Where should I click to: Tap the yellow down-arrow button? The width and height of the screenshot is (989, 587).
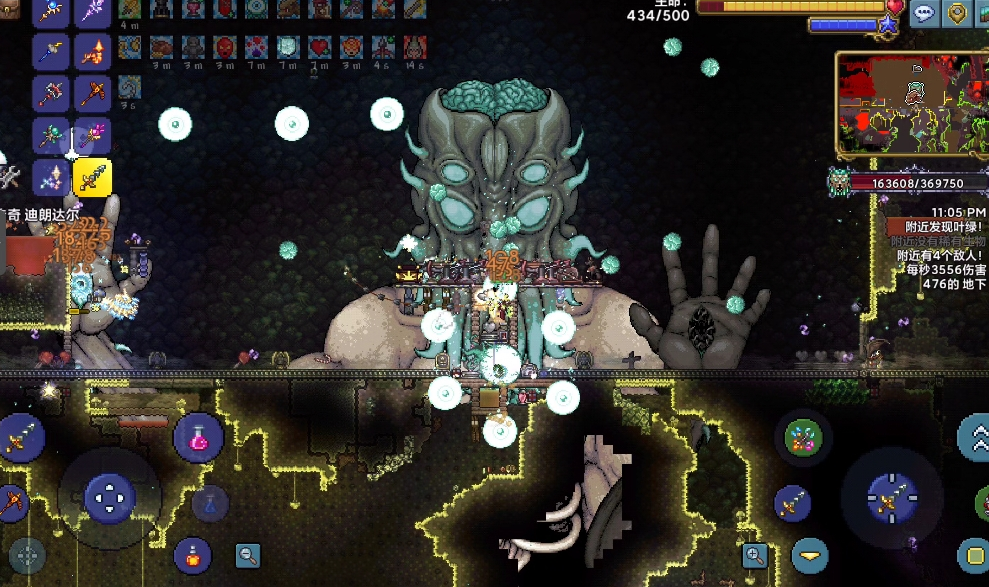point(810,555)
